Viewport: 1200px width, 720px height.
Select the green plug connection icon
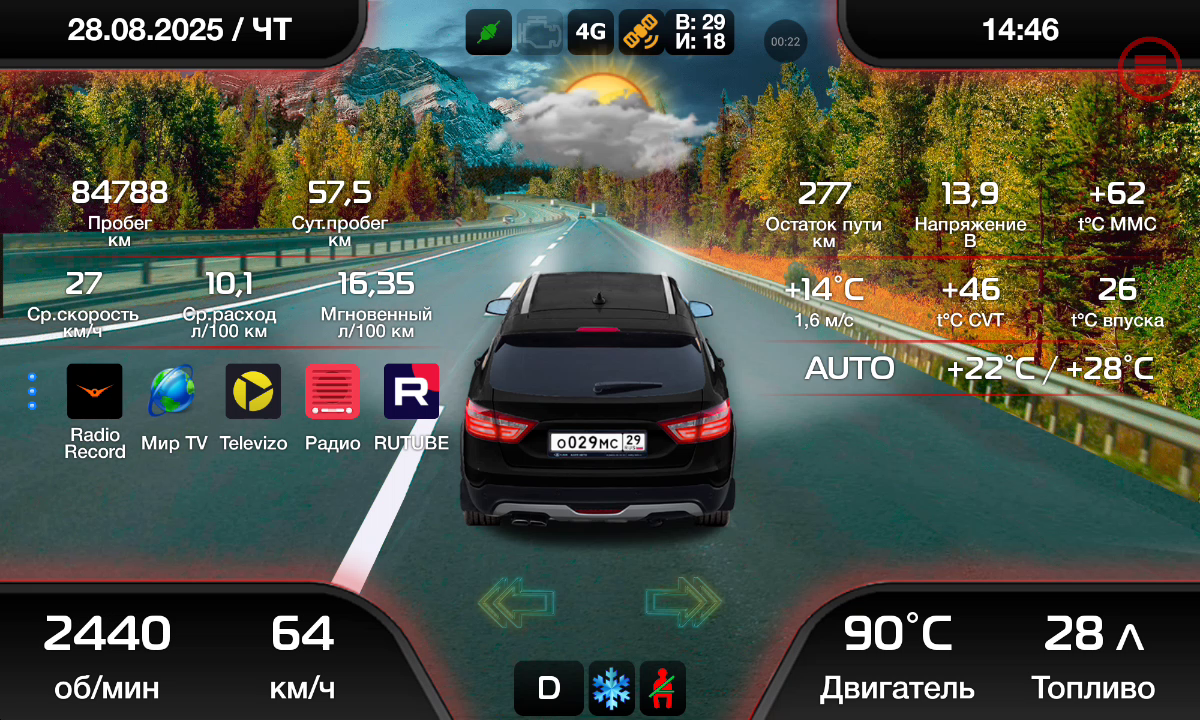point(489,32)
